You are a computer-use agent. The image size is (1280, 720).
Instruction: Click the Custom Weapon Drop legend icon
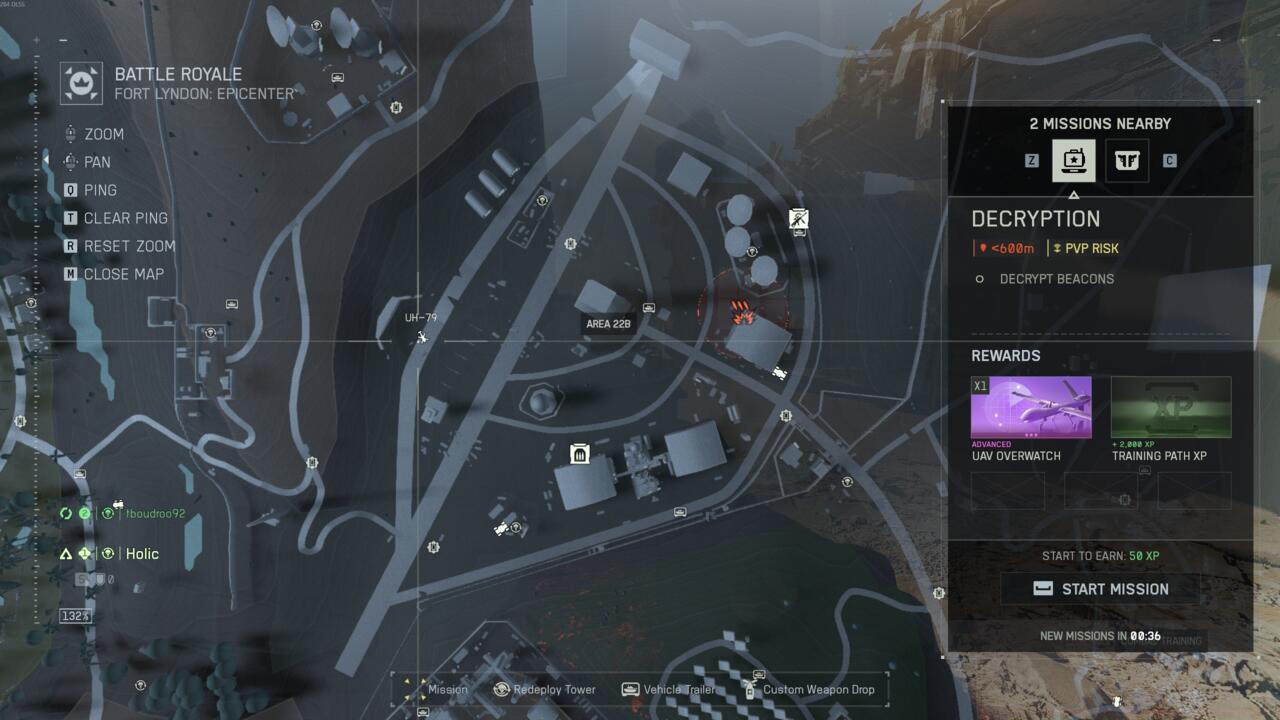pos(750,689)
